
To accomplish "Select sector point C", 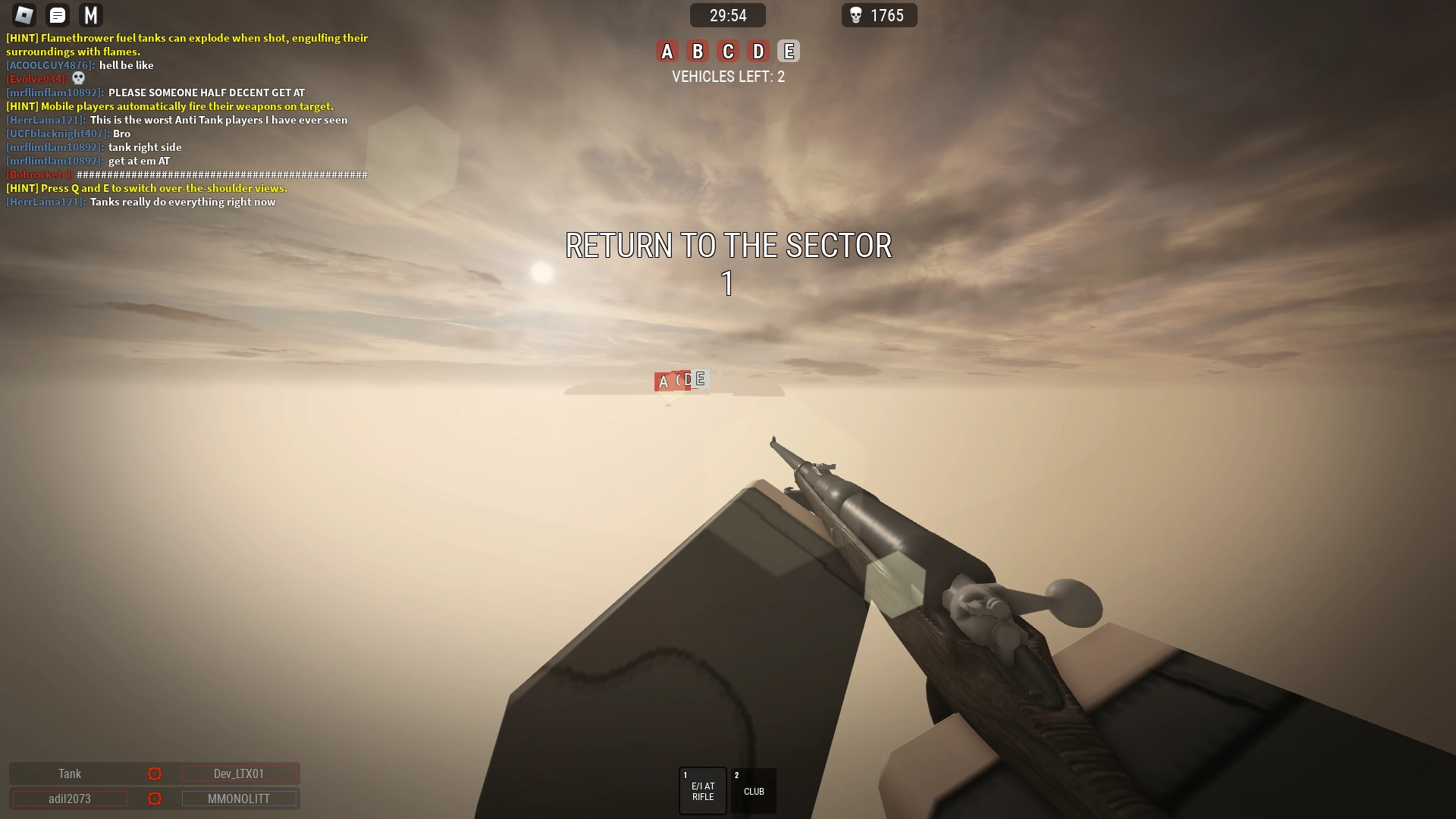I will pyautogui.click(x=727, y=51).
